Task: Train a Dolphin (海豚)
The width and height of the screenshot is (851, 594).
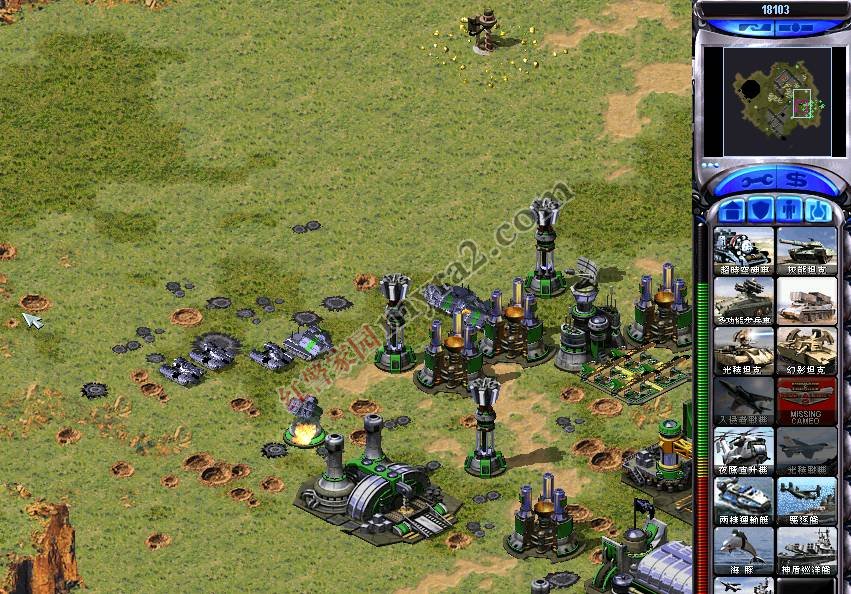Action: tap(743, 550)
